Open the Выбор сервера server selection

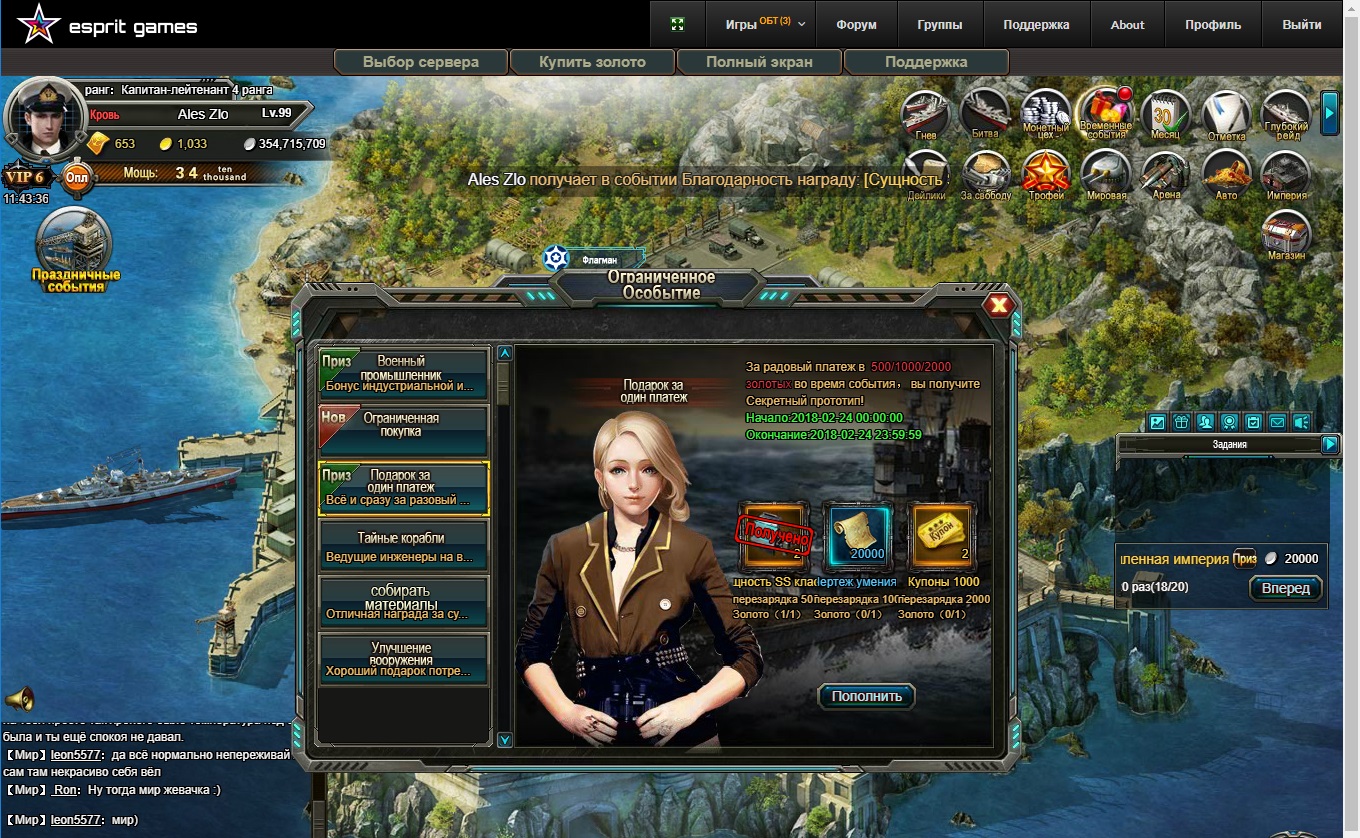[x=421, y=62]
